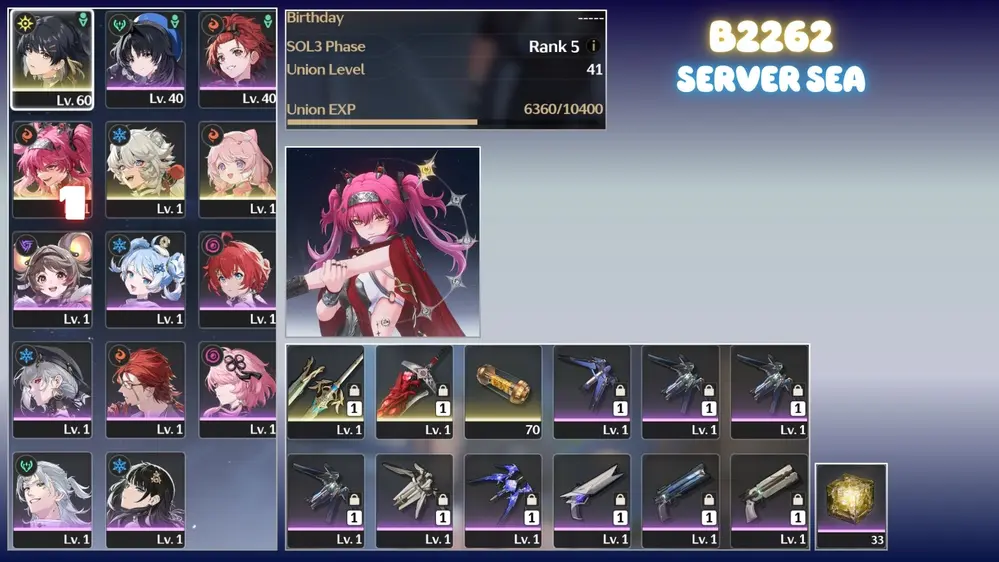Pick the light-blue-haired ice character
Viewport: 999px width, 562px height.
point(146,279)
